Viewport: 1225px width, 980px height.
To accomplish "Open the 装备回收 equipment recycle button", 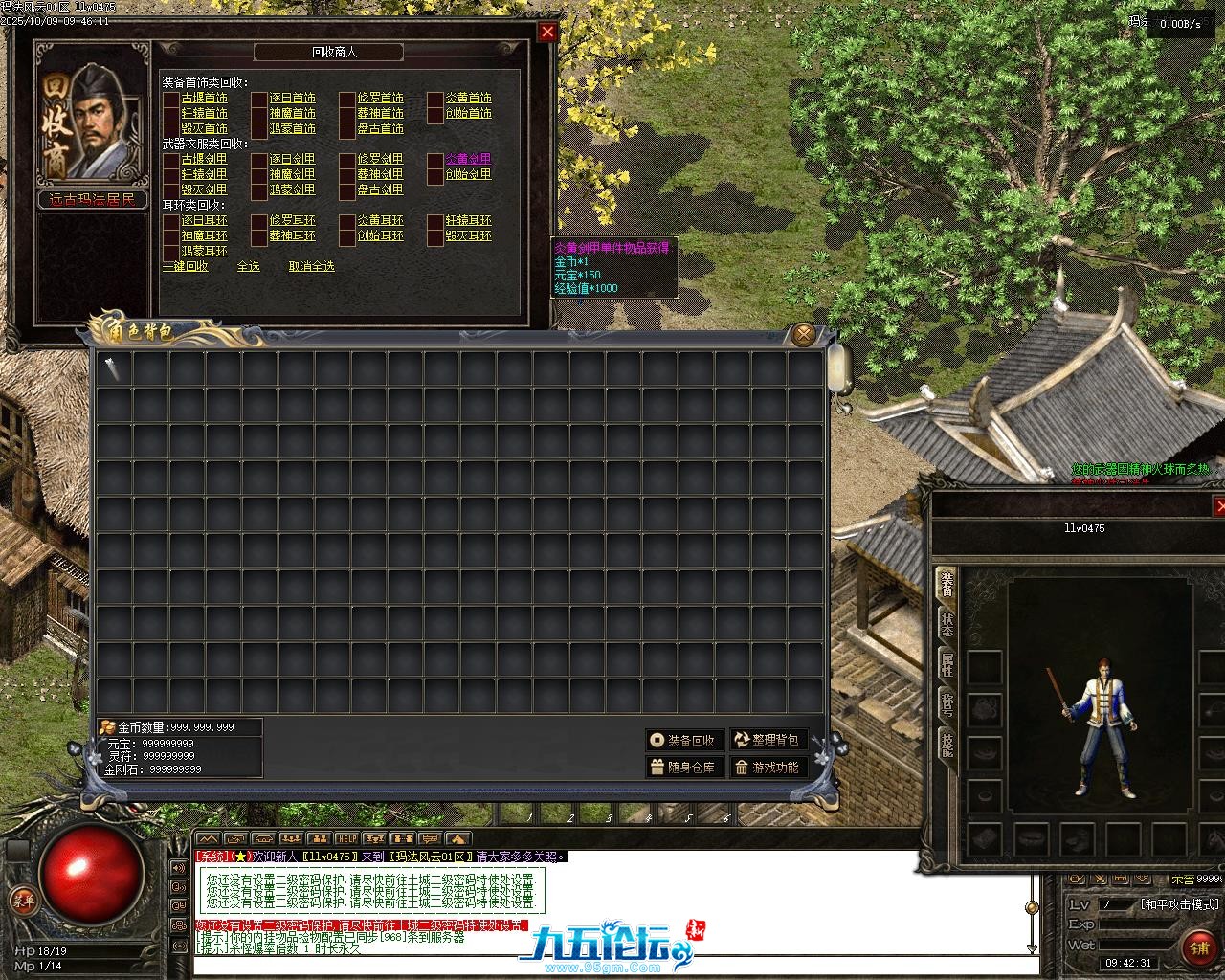I will [x=683, y=740].
